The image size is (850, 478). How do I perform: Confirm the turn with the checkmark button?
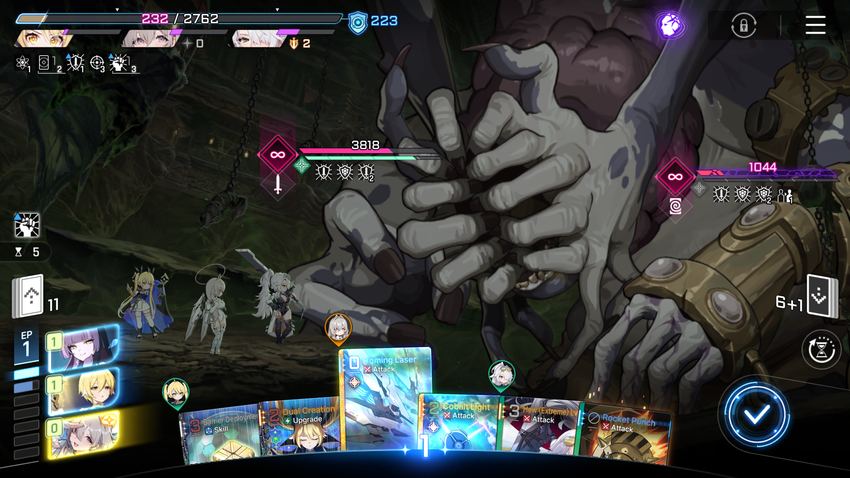coord(757,413)
